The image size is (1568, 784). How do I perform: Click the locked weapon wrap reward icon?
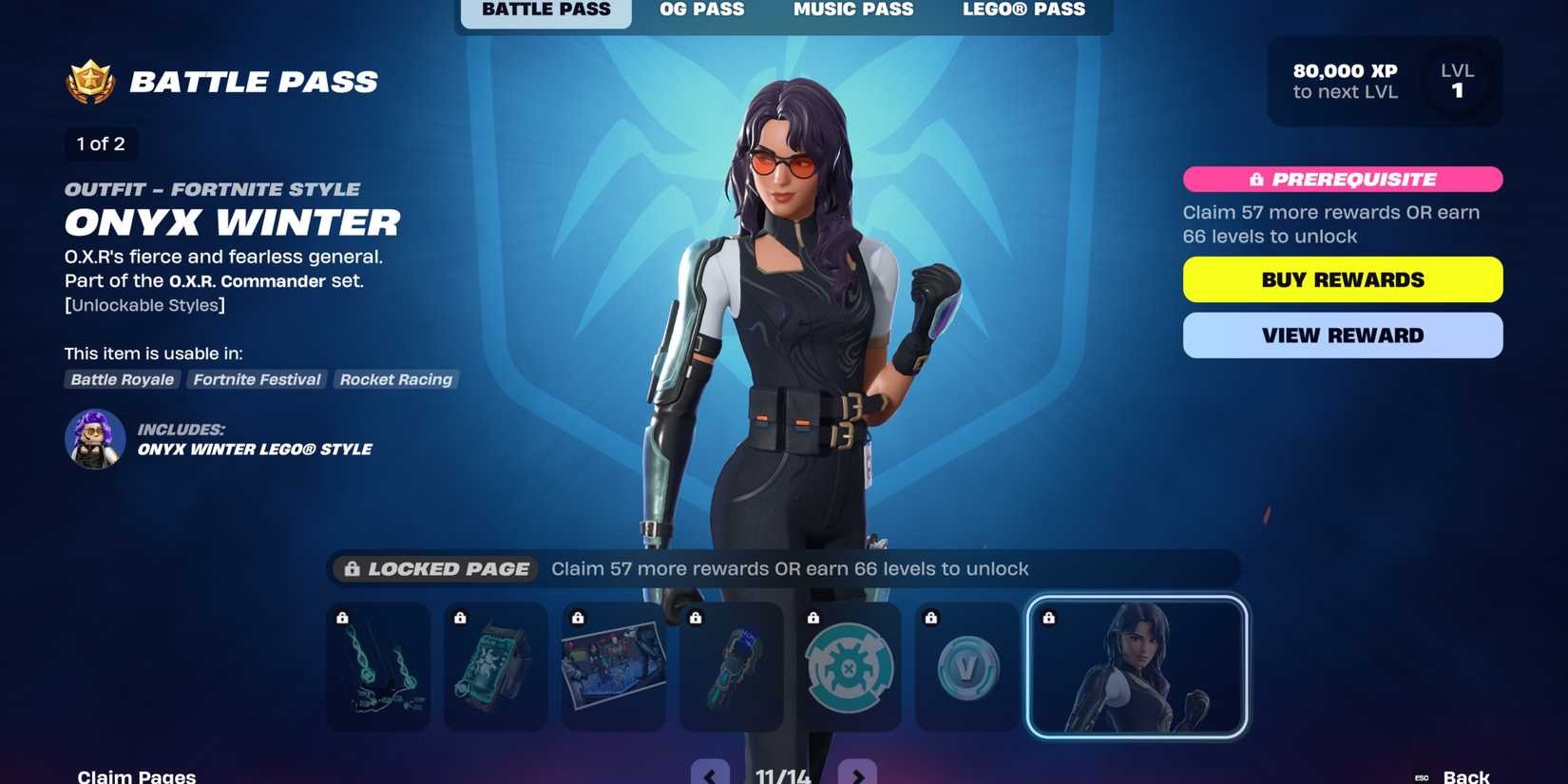pyautogui.click(x=731, y=666)
